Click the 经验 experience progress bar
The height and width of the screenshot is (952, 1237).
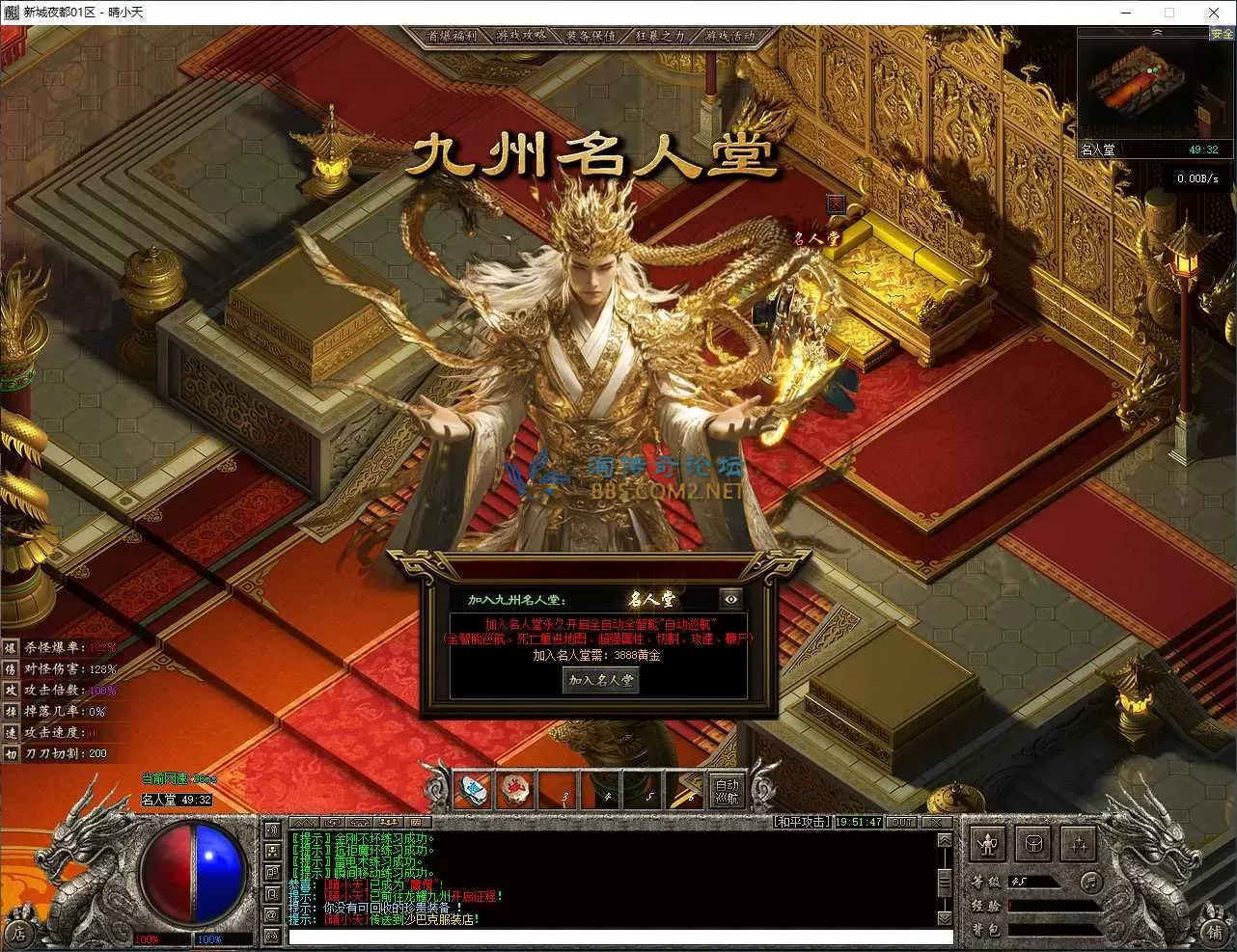coord(1052,906)
